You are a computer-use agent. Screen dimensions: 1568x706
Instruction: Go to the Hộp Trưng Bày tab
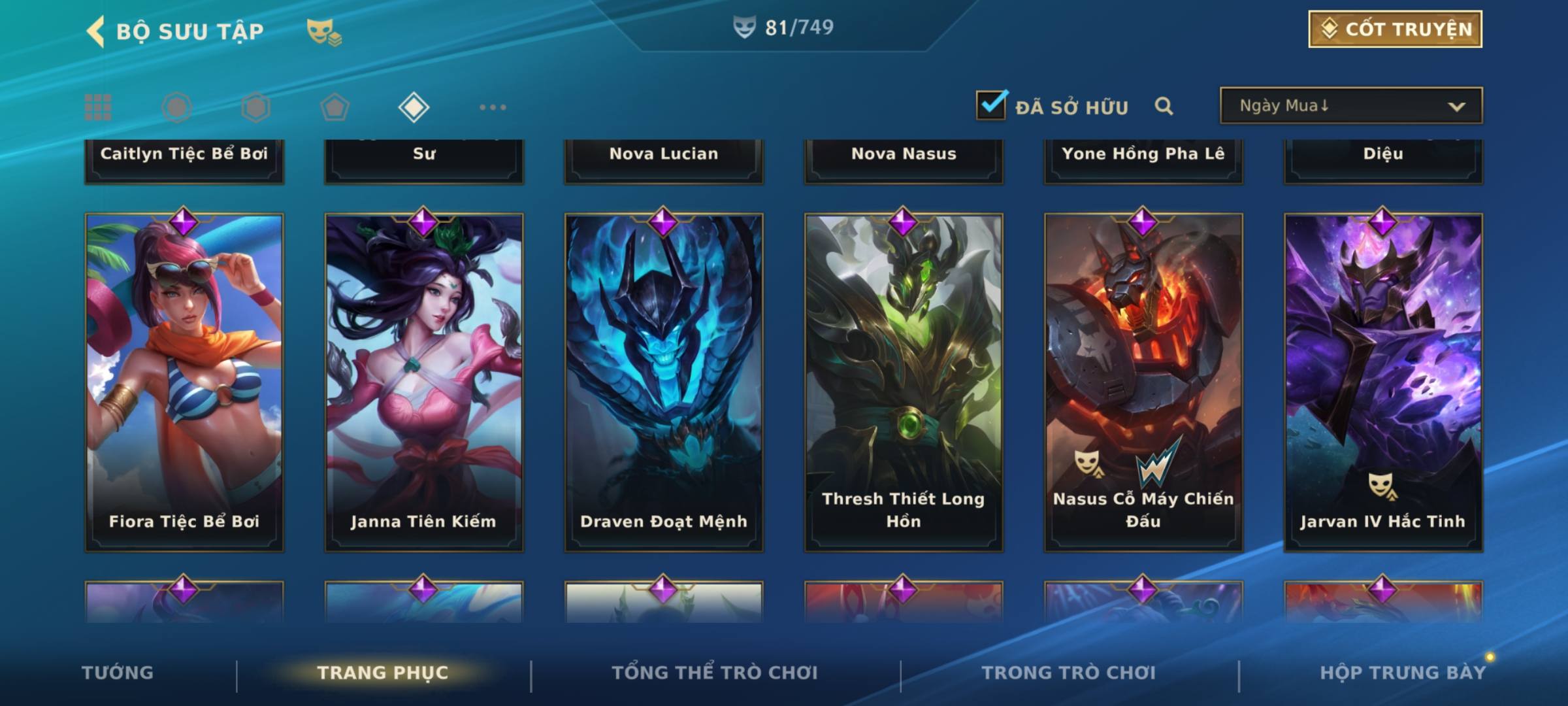coord(1403,673)
